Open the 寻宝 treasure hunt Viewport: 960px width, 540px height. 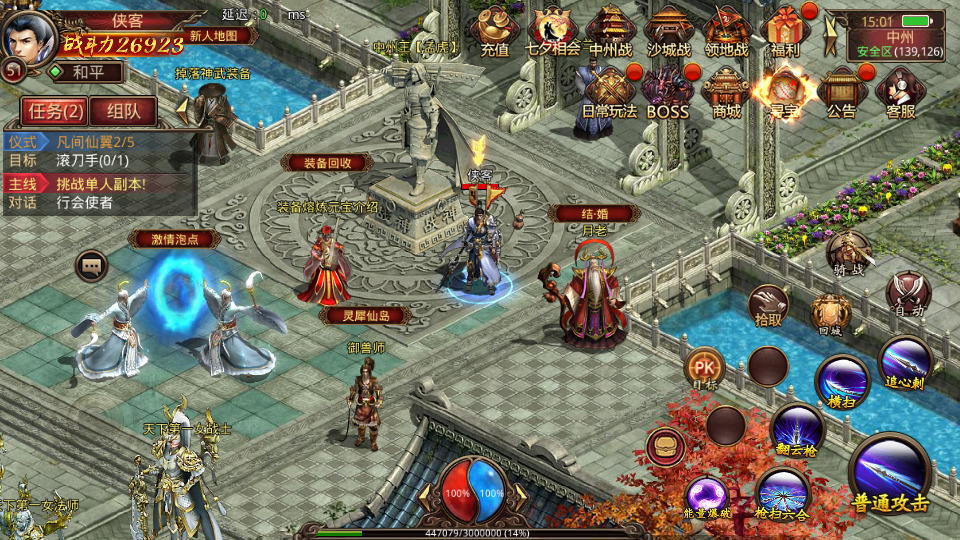click(x=783, y=92)
